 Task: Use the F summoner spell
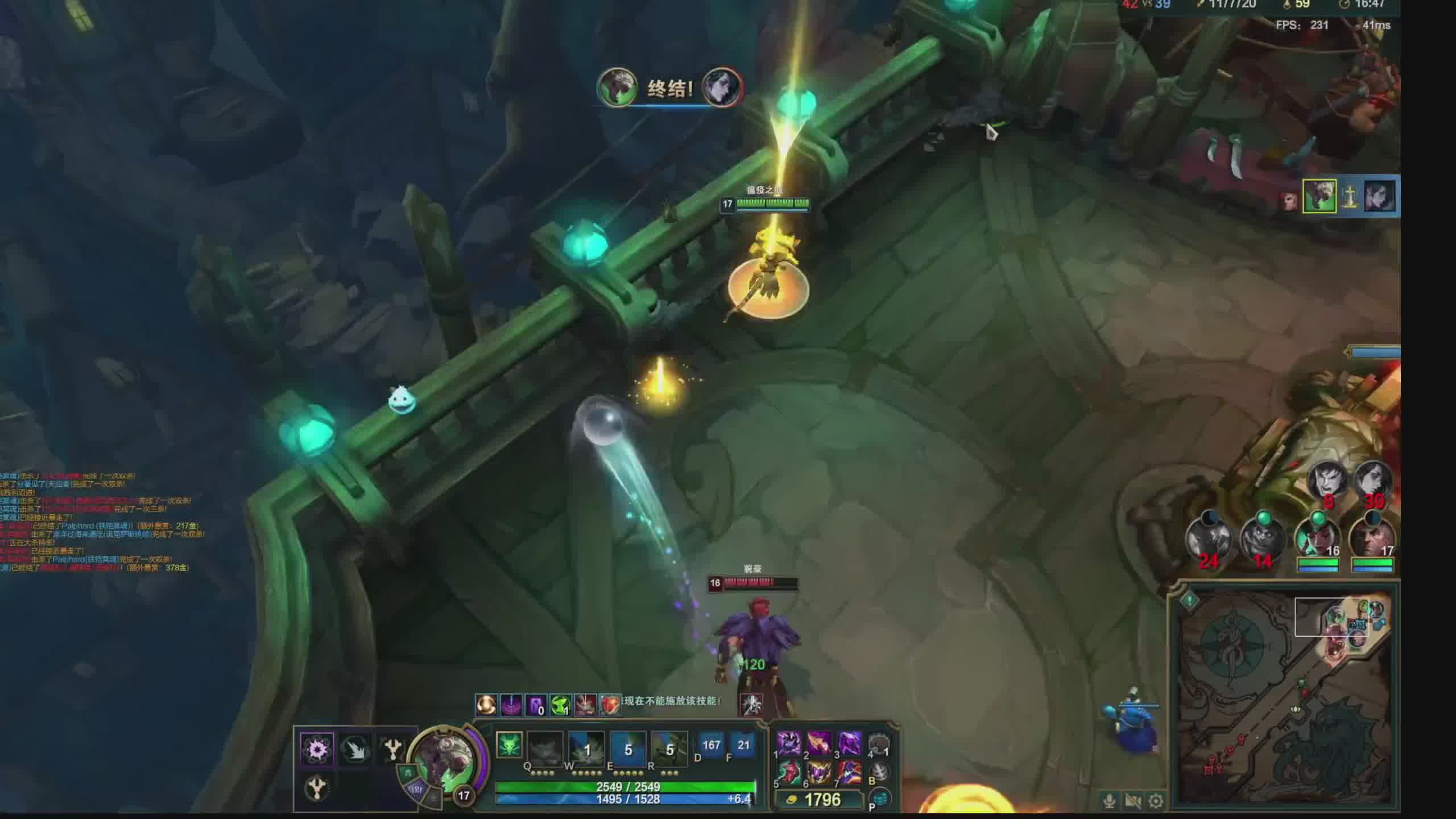tap(743, 745)
